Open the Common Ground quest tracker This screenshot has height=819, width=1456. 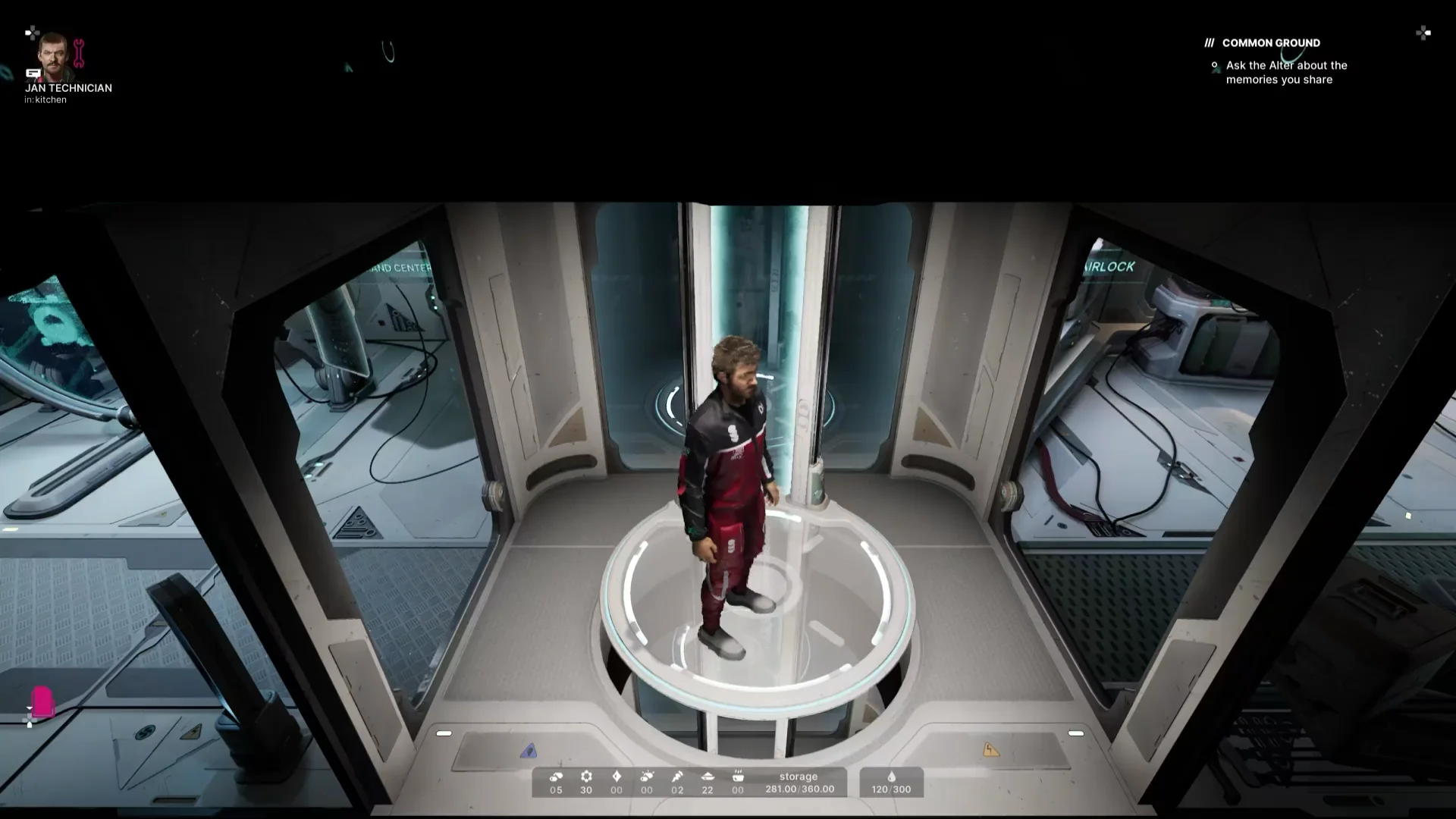1270,43
